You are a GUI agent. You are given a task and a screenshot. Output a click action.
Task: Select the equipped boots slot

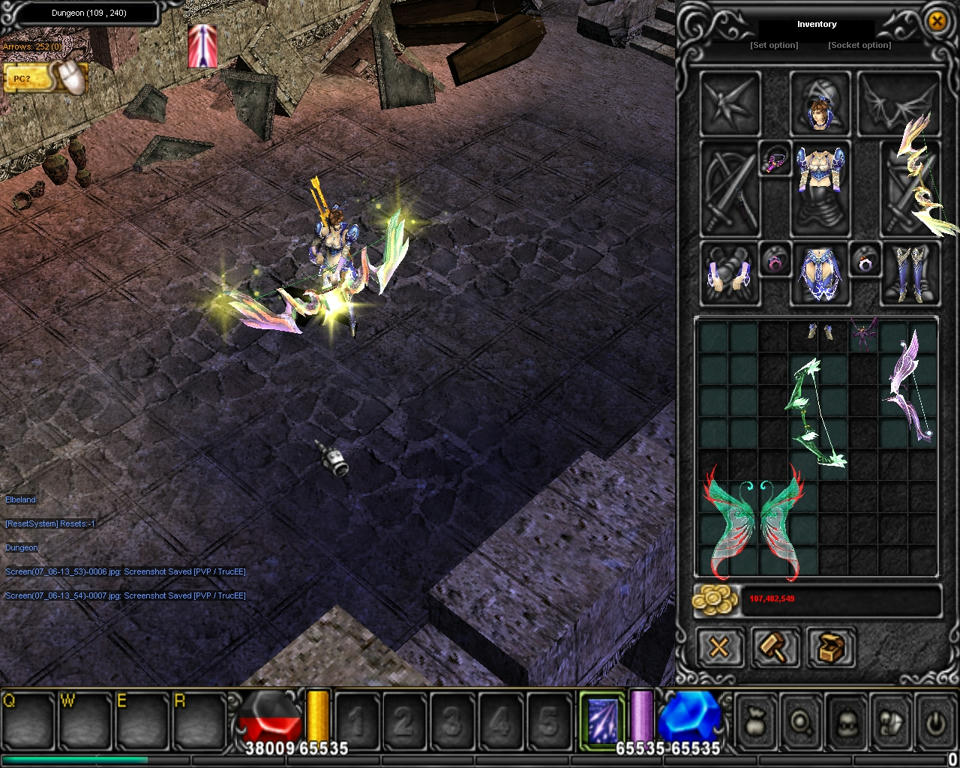(x=910, y=273)
